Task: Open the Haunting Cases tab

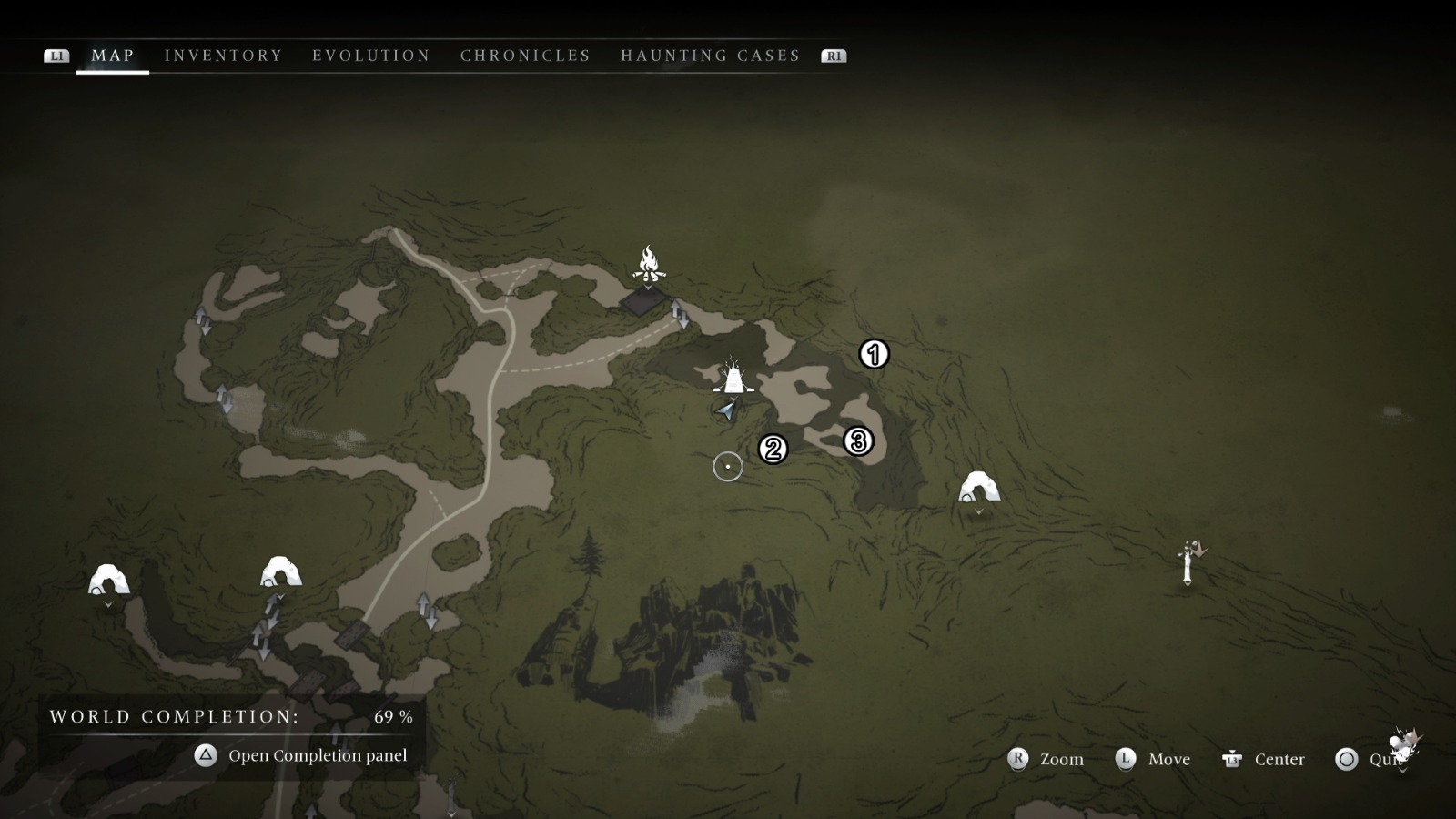Action: click(711, 55)
